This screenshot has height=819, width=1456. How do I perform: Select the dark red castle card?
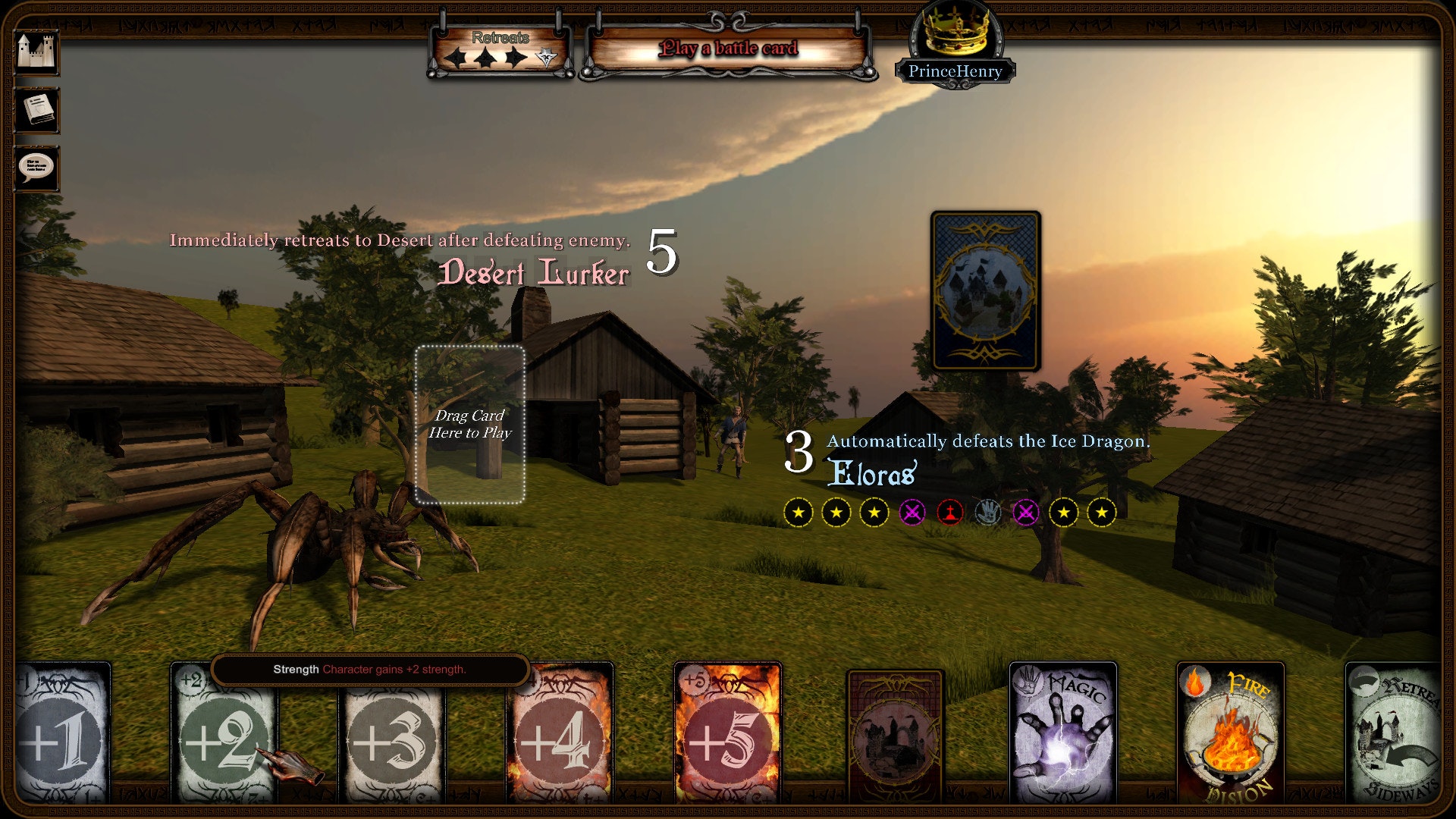coord(895,736)
